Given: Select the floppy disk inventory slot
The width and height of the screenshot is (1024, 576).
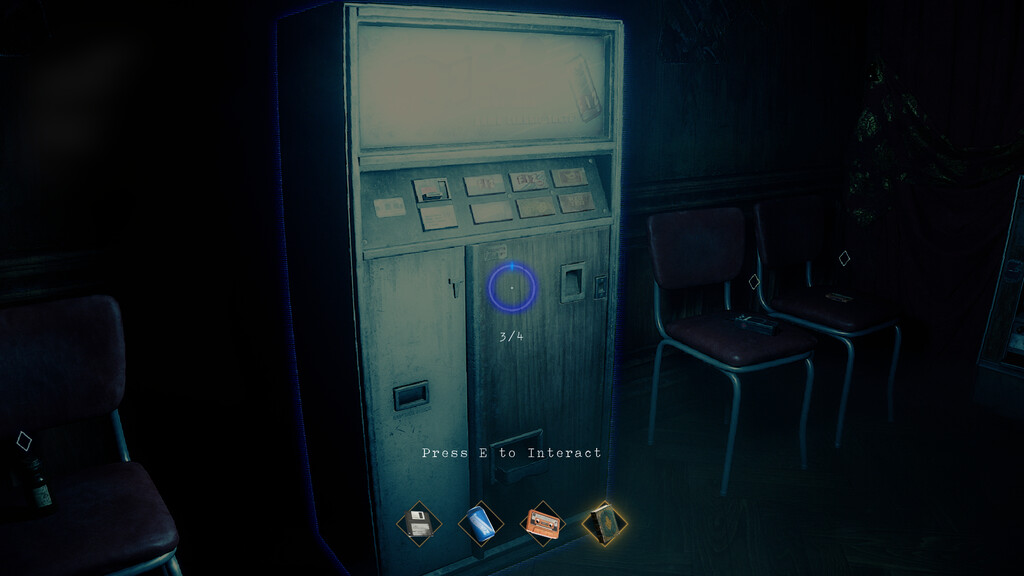Looking at the screenshot, I should 419,524.
